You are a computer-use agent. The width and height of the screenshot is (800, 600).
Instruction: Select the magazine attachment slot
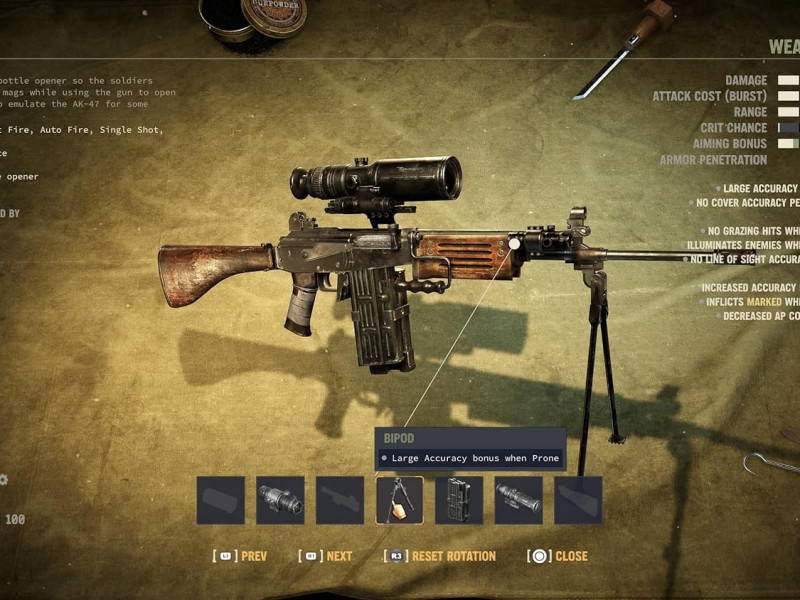pos(459,500)
